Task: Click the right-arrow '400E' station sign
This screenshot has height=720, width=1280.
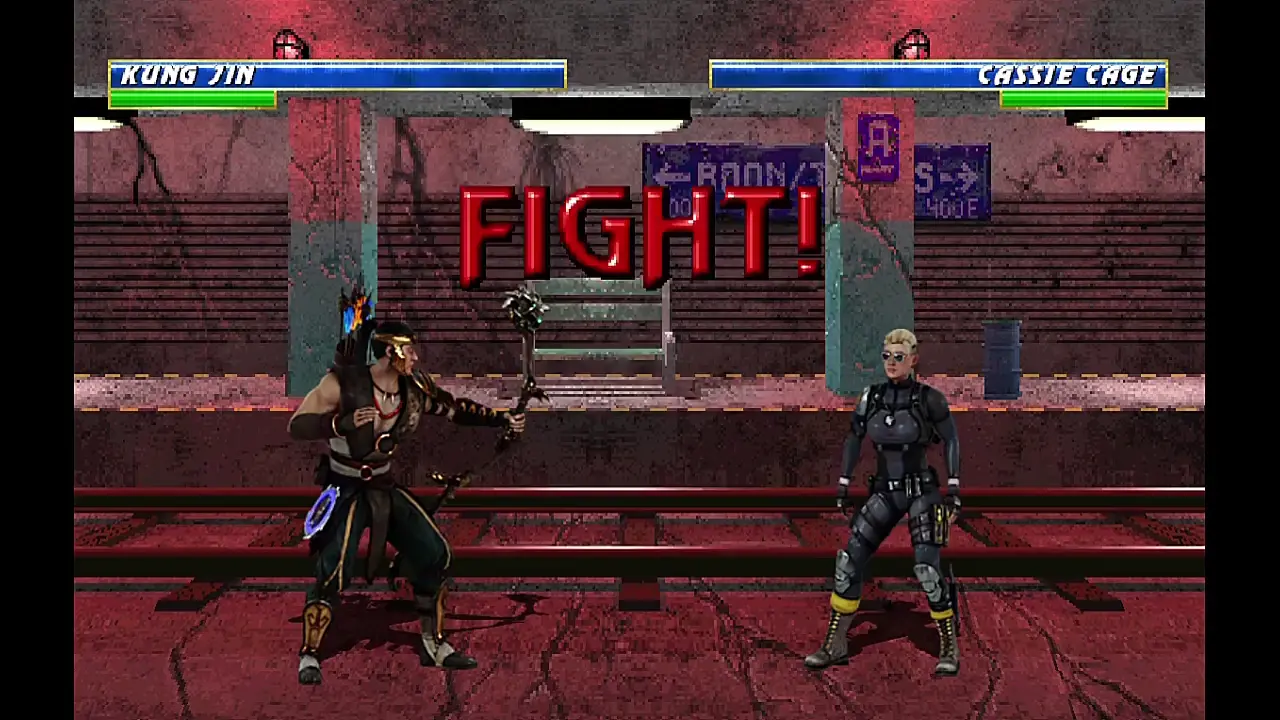Action: click(x=952, y=180)
